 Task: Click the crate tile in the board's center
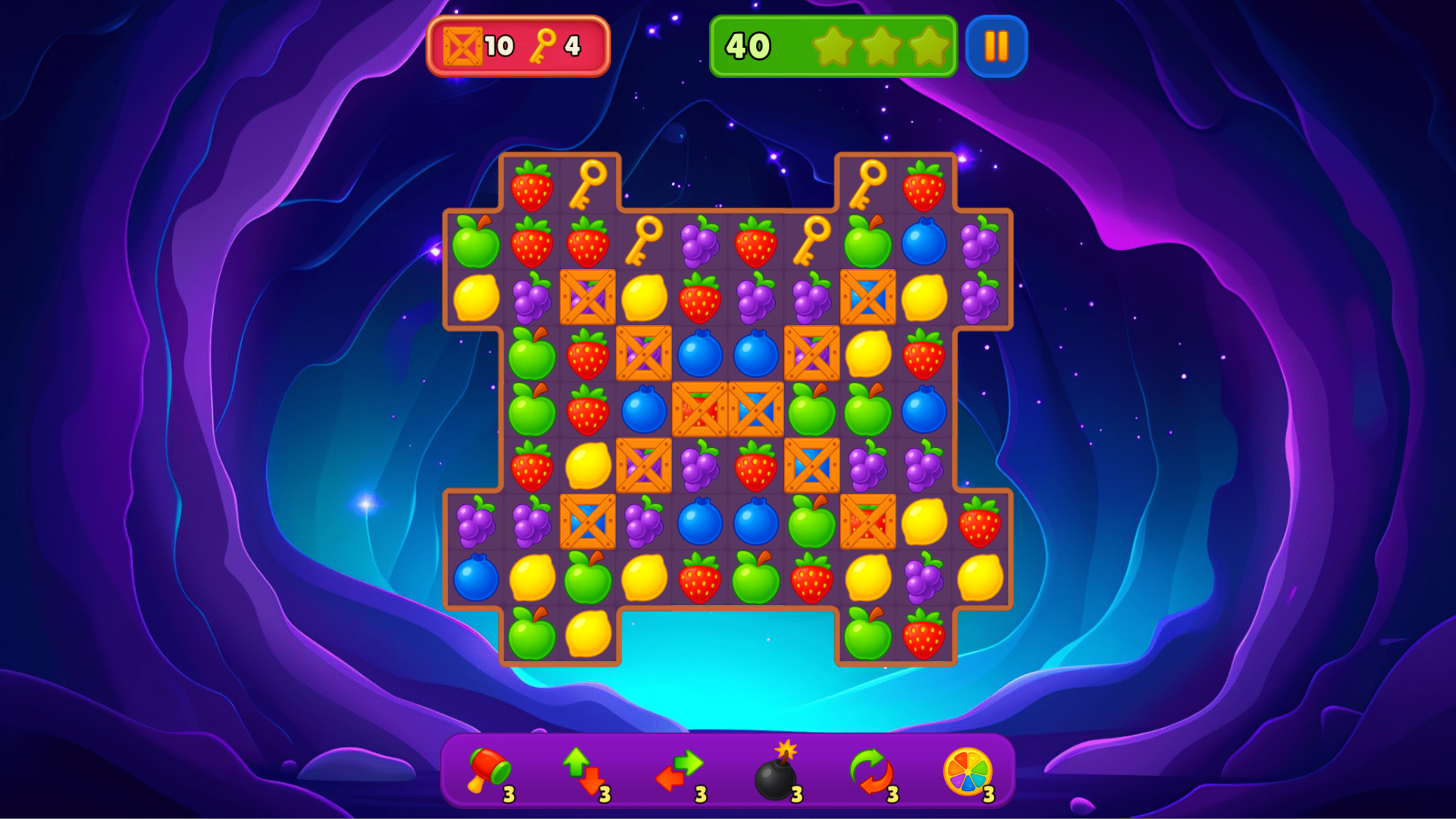pyautogui.click(x=755, y=410)
